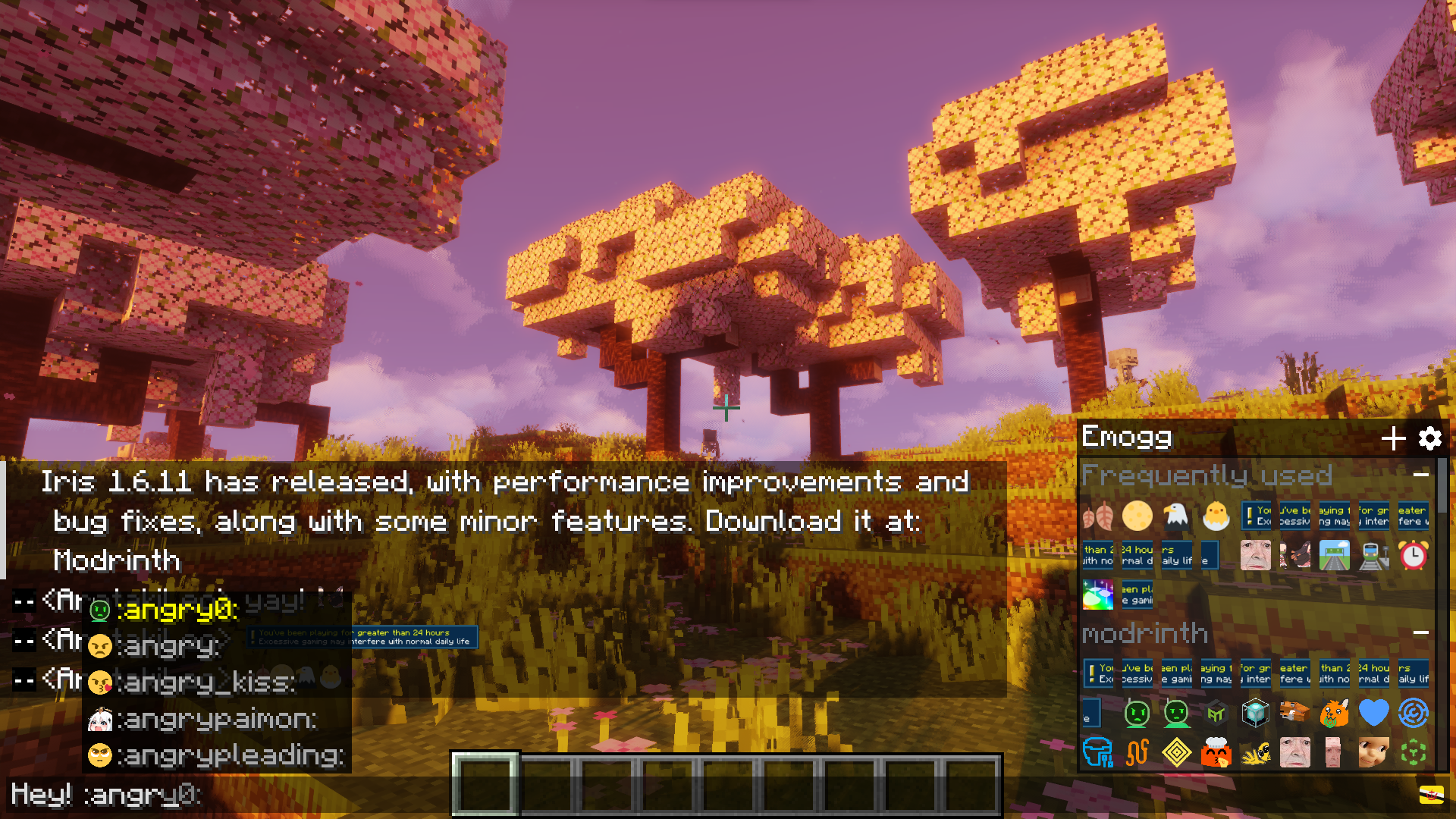Insert the falling leaves emoji

[1097, 516]
